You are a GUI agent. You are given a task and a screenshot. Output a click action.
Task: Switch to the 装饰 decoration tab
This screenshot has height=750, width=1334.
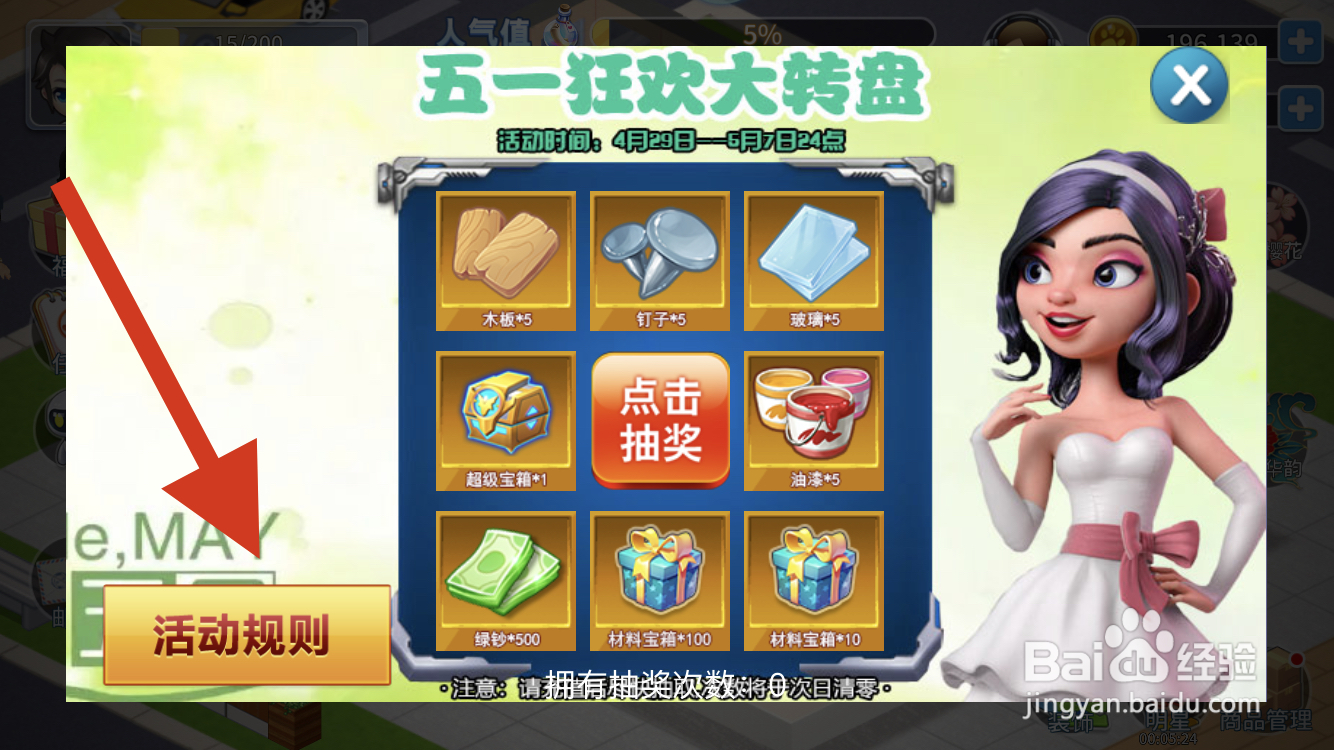(1072, 723)
